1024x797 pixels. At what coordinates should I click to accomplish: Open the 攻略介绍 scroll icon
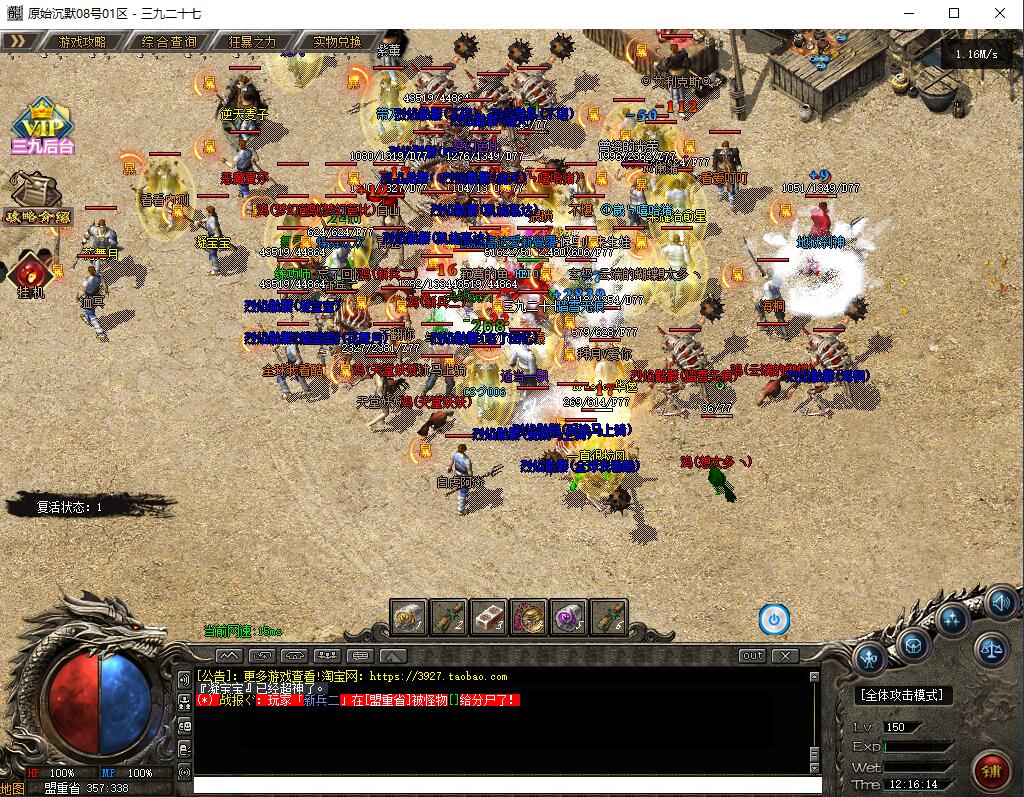(x=38, y=198)
